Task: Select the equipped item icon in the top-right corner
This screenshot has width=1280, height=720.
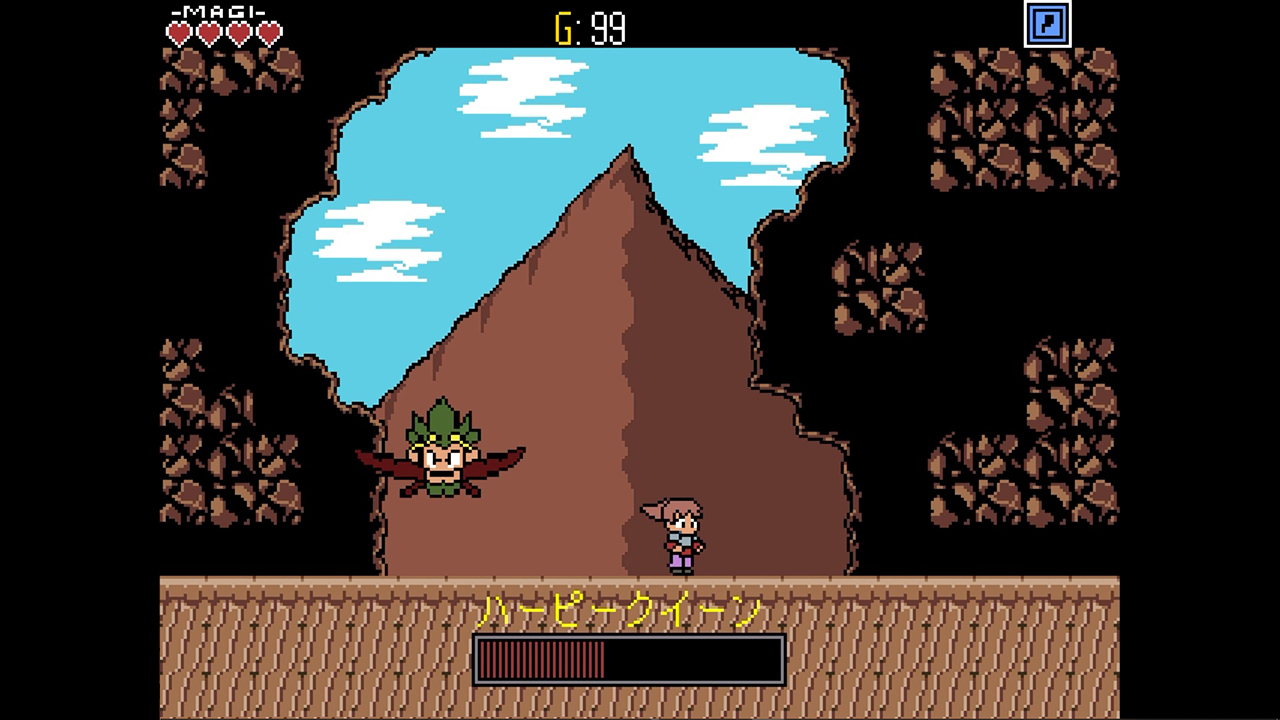Action: coord(1050,22)
